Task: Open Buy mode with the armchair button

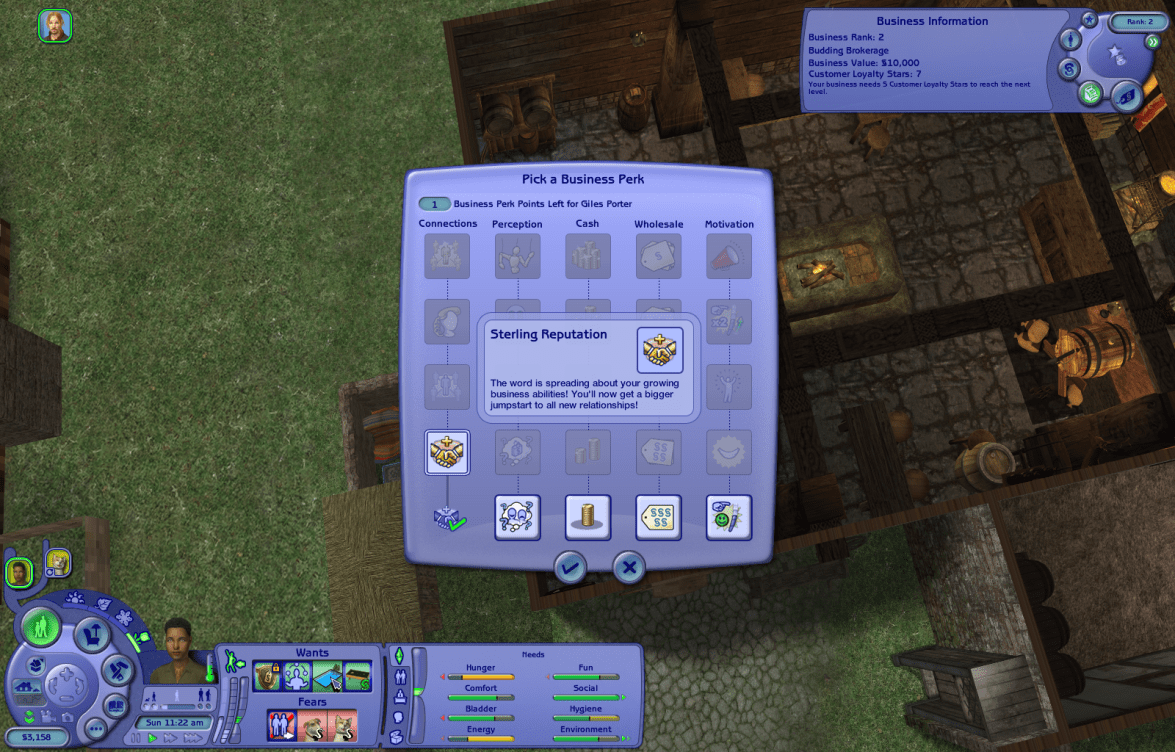Action: (x=92, y=633)
